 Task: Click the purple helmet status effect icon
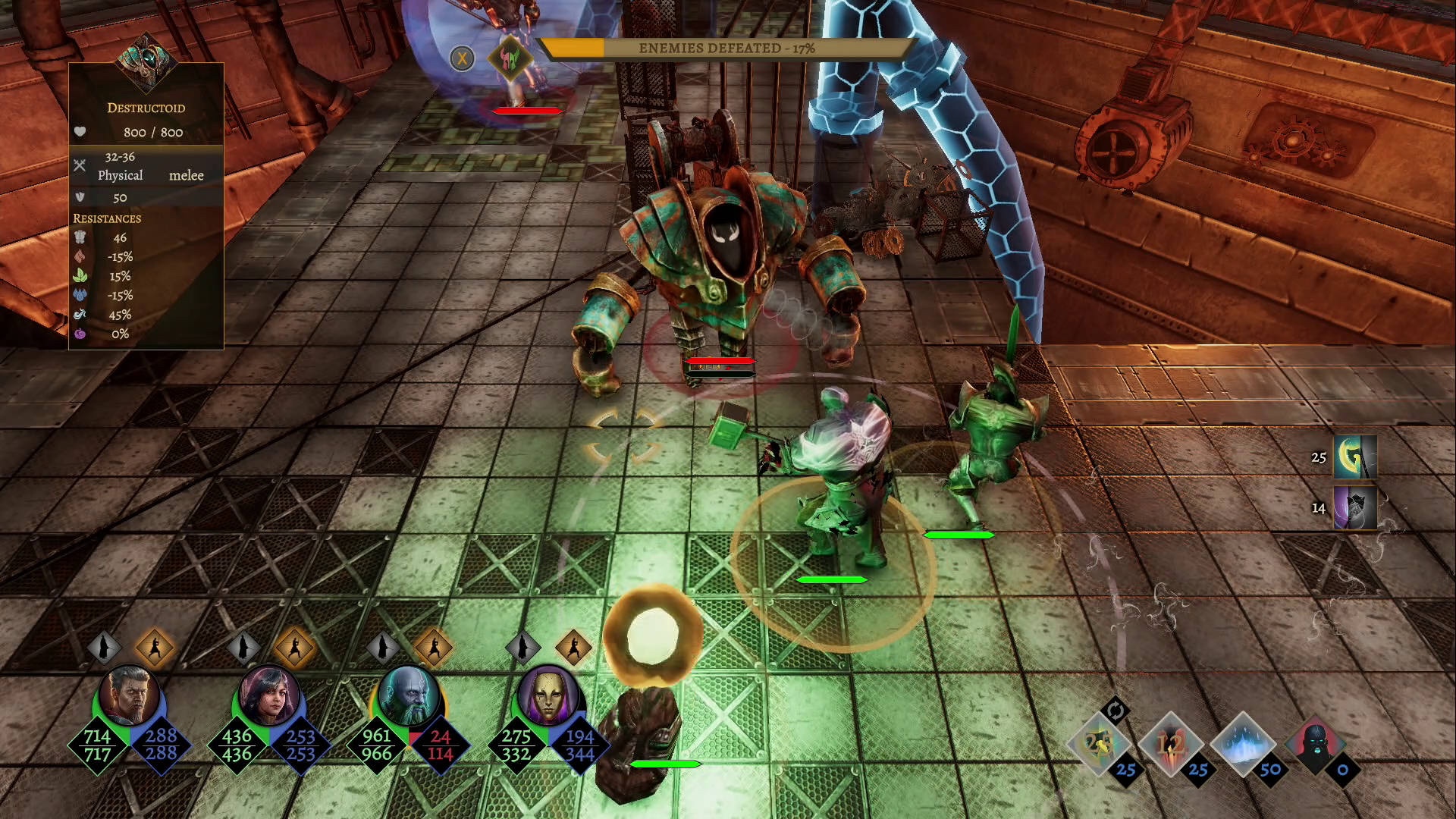[x=1354, y=508]
